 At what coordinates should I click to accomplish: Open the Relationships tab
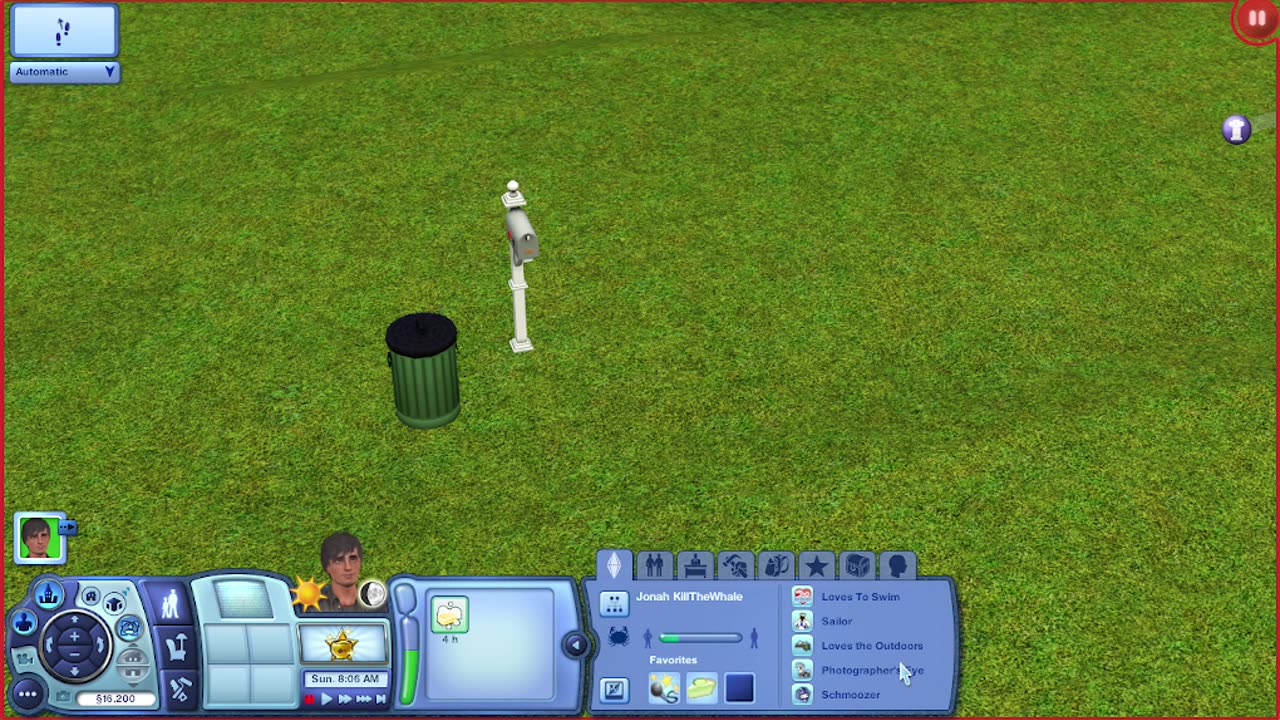pos(655,564)
